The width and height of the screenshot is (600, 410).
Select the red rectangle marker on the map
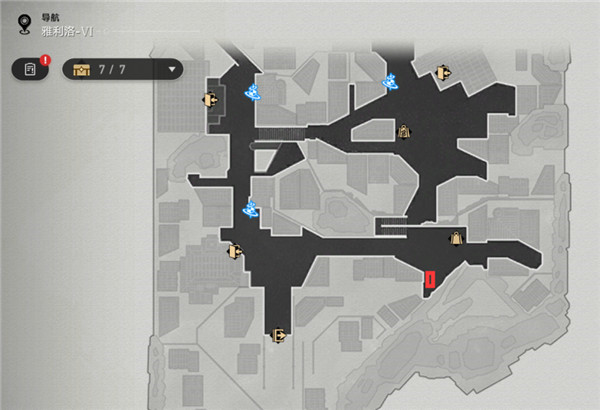click(x=430, y=280)
